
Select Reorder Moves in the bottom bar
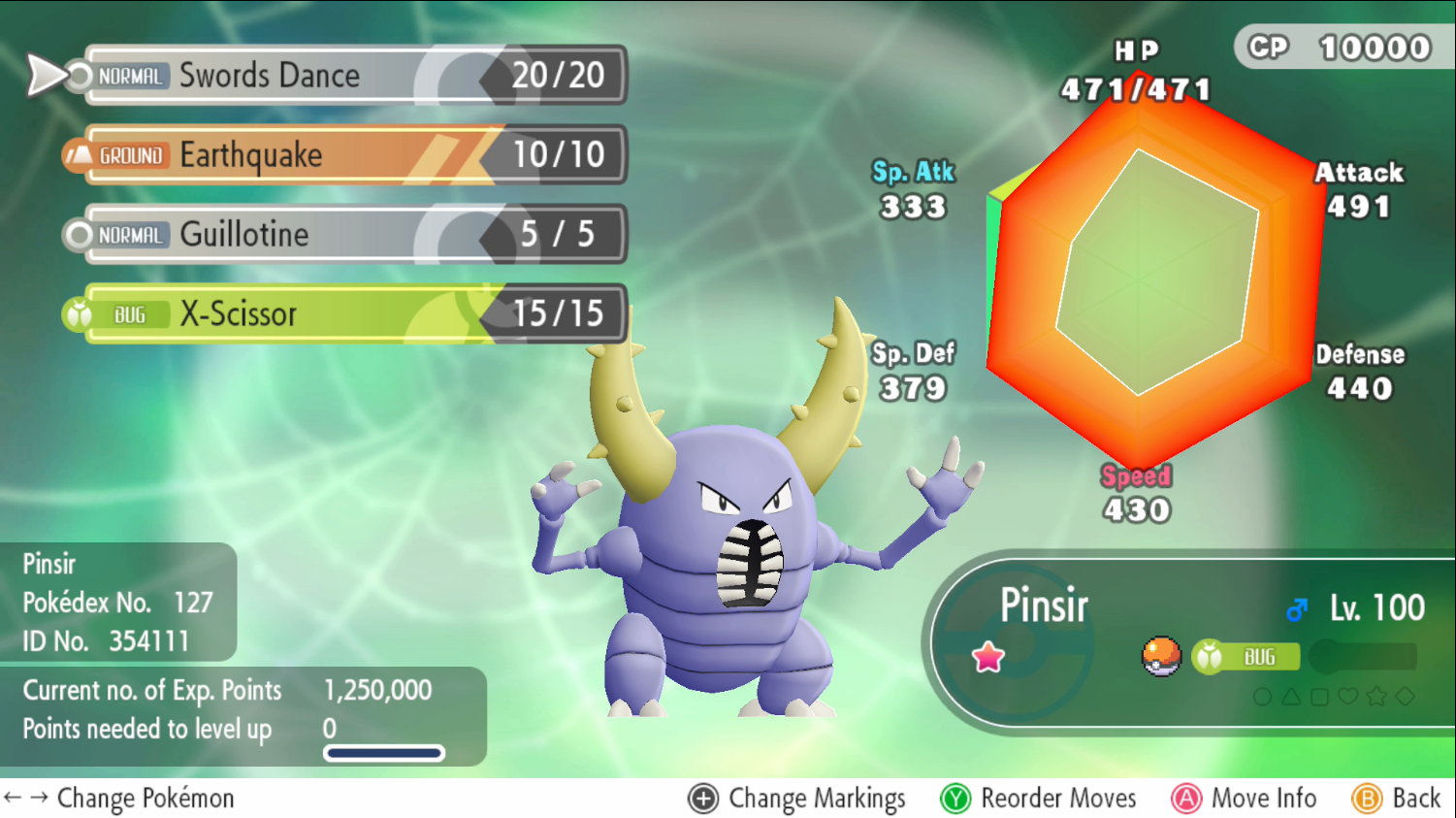(1057, 798)
